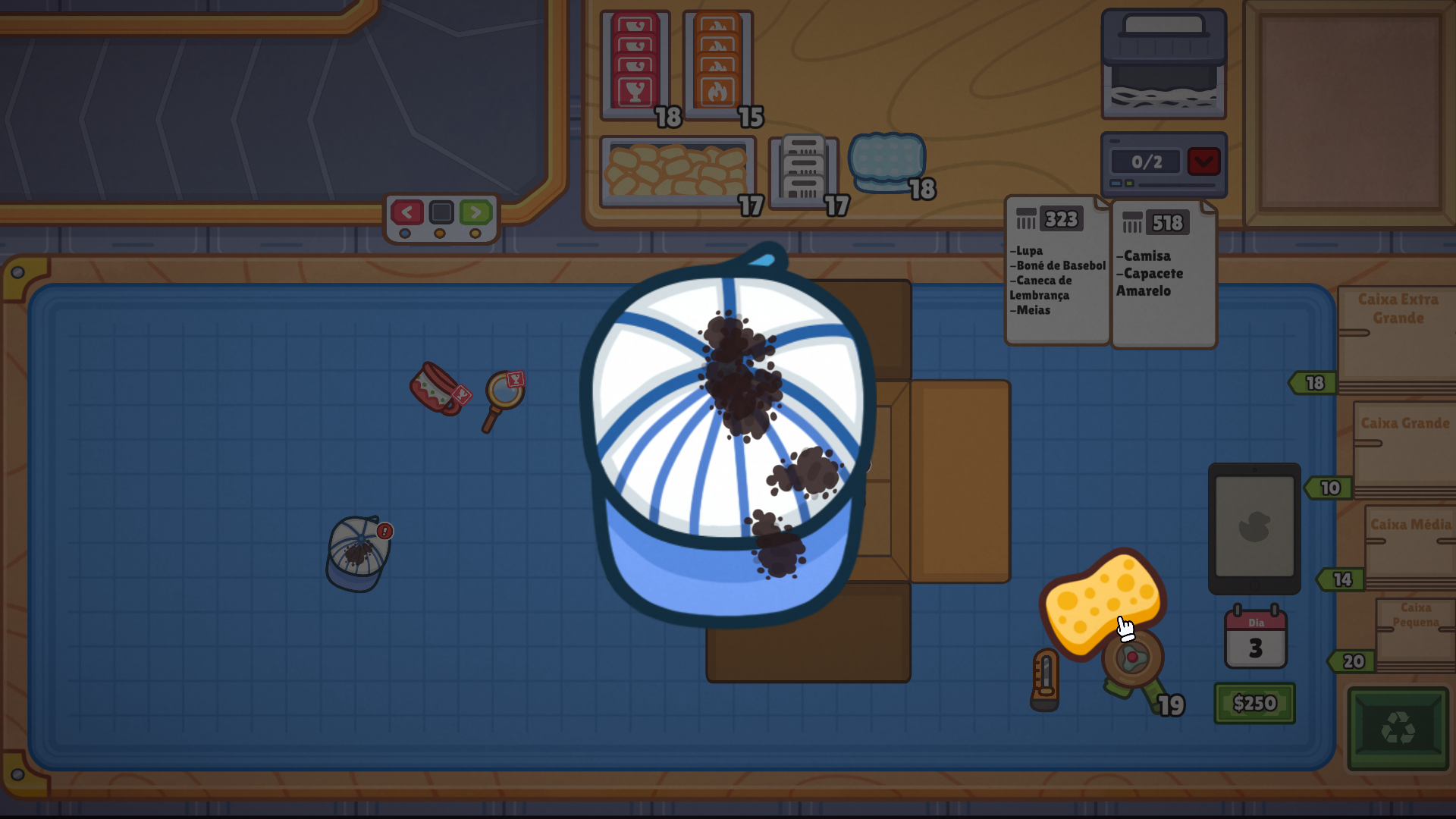Open order ticket 323
Screen dimensions: 1456x819
[x=1056, y=273]
